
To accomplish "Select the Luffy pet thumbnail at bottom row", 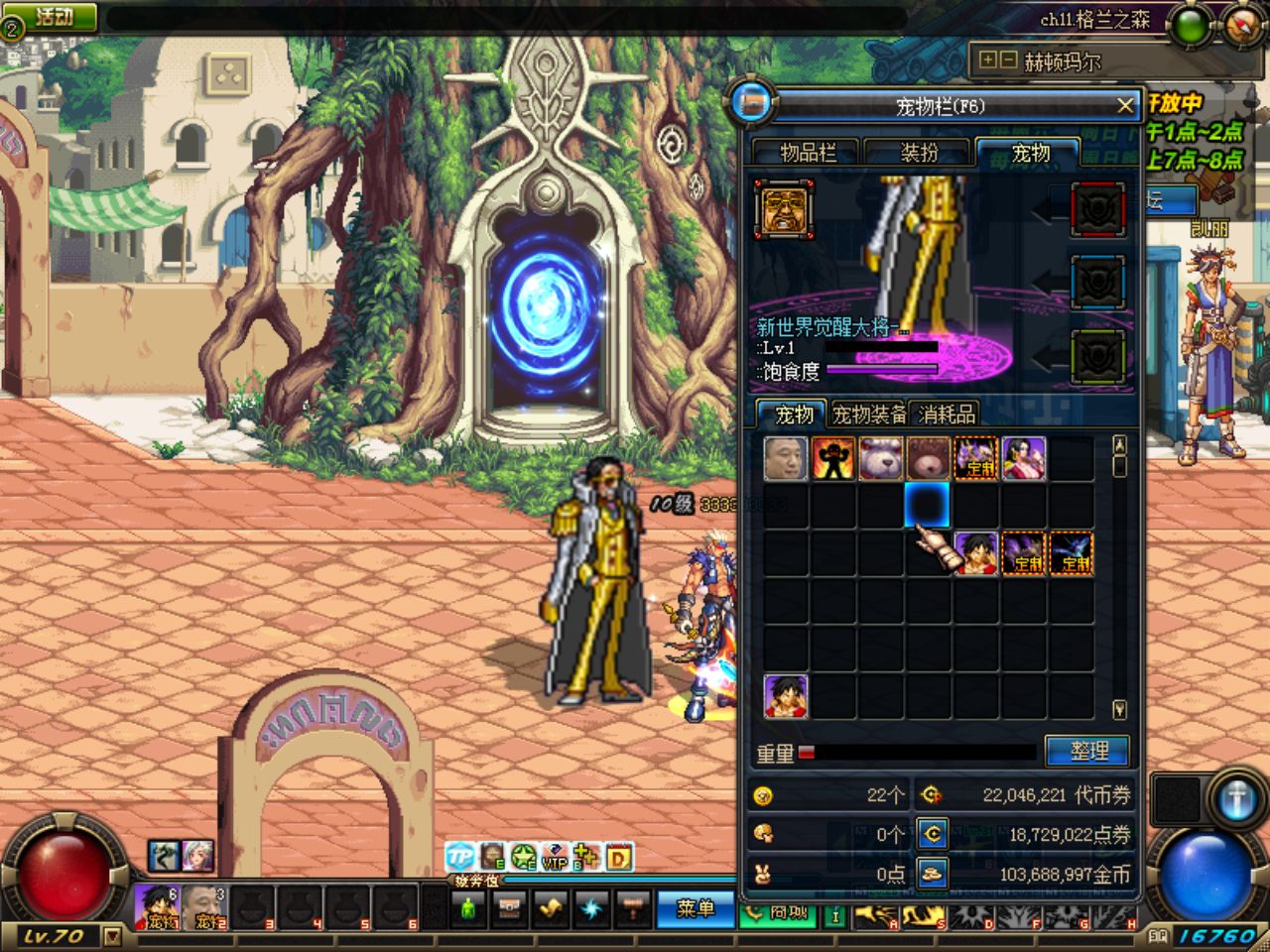I will click(786, 695).
